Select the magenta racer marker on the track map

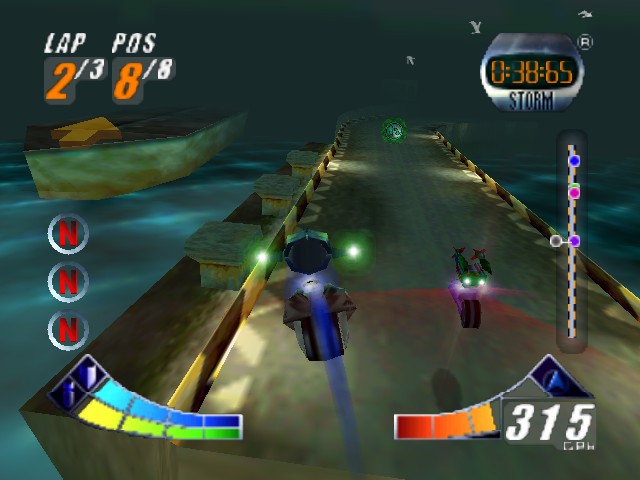coord(574,192)
